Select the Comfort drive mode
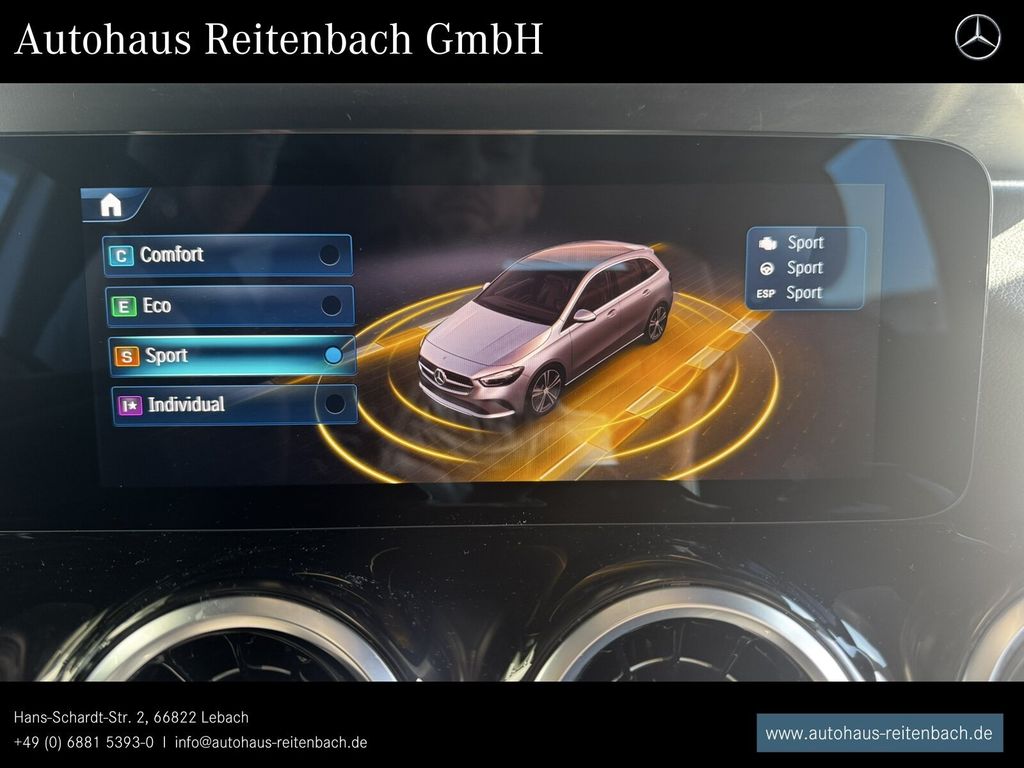Image resolution: width=1024 pixels, height=768 pixels. click(227, 255)
